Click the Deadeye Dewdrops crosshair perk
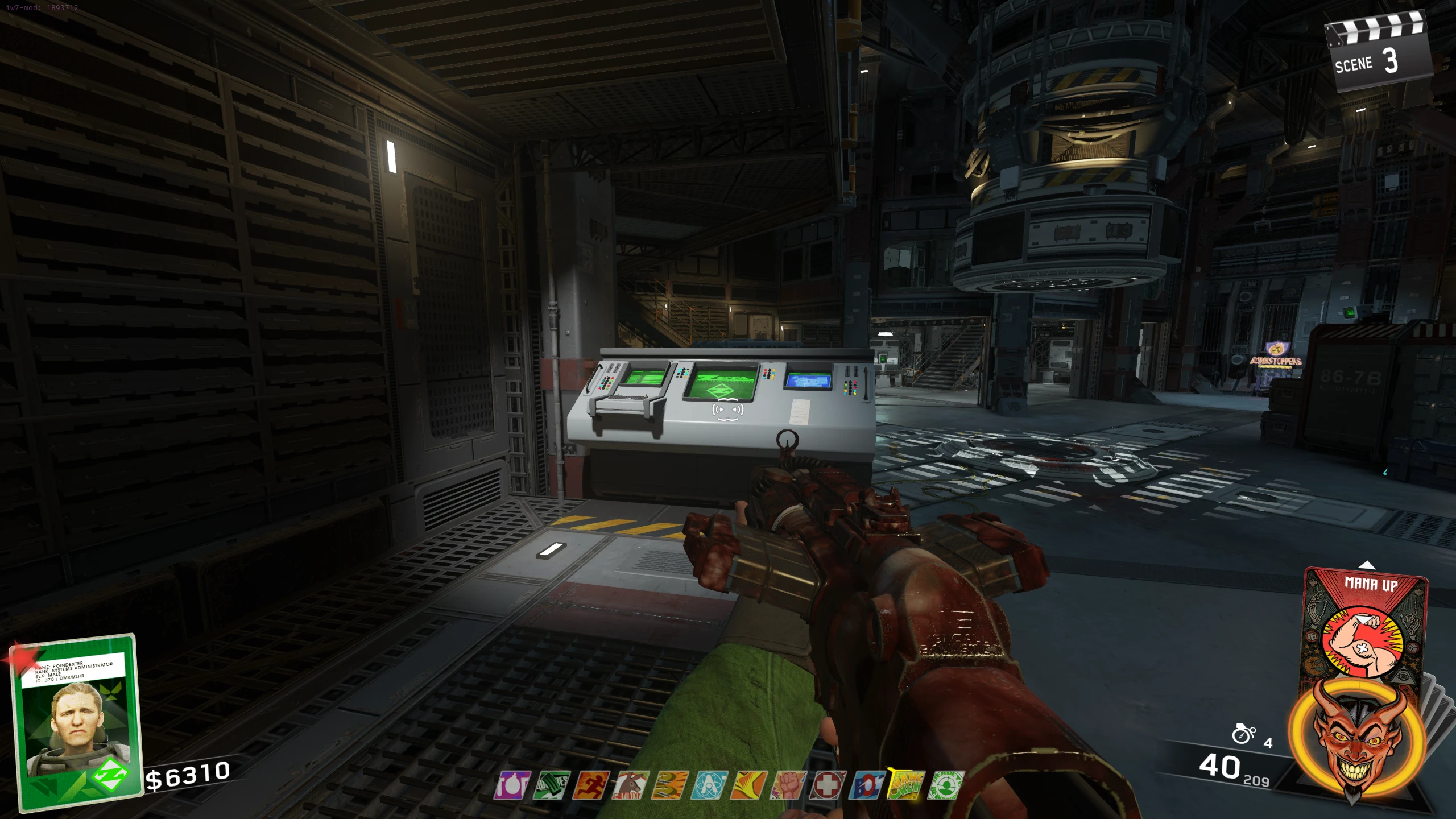 click(x=945, y=785)
